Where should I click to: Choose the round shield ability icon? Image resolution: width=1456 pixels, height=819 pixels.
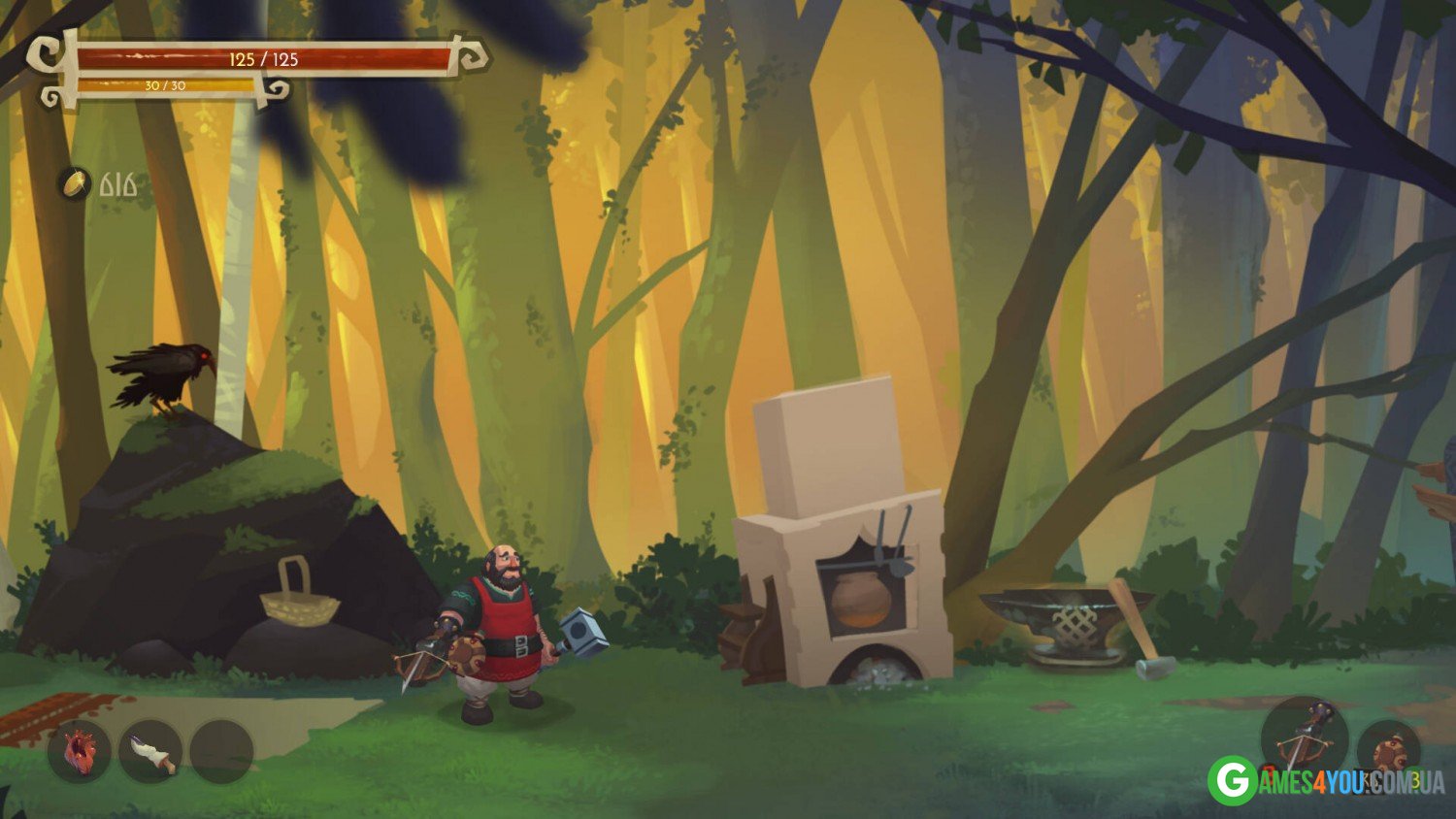pos(1389,749)
